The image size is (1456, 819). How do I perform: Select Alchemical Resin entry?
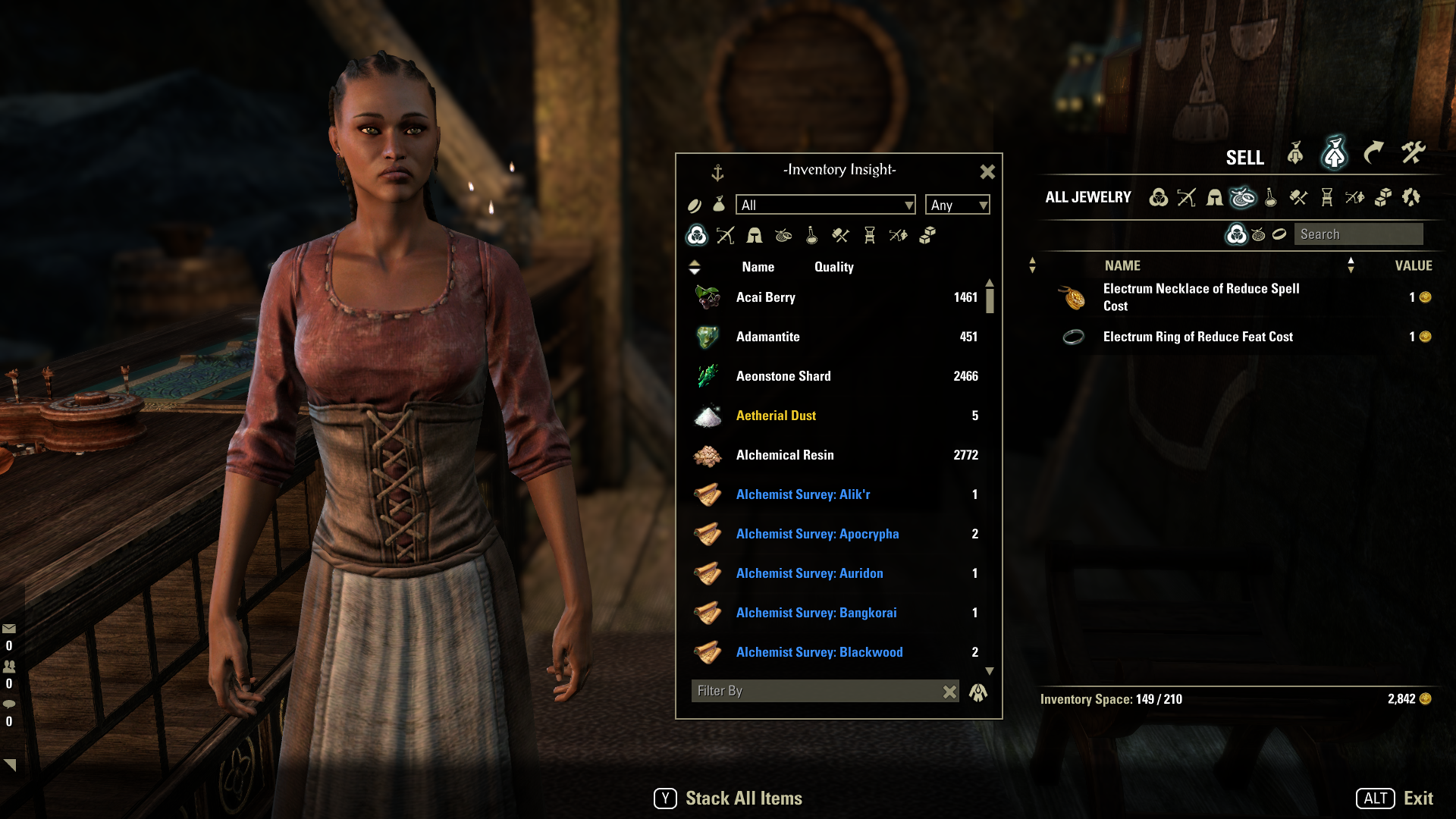[x=834, y=455]
